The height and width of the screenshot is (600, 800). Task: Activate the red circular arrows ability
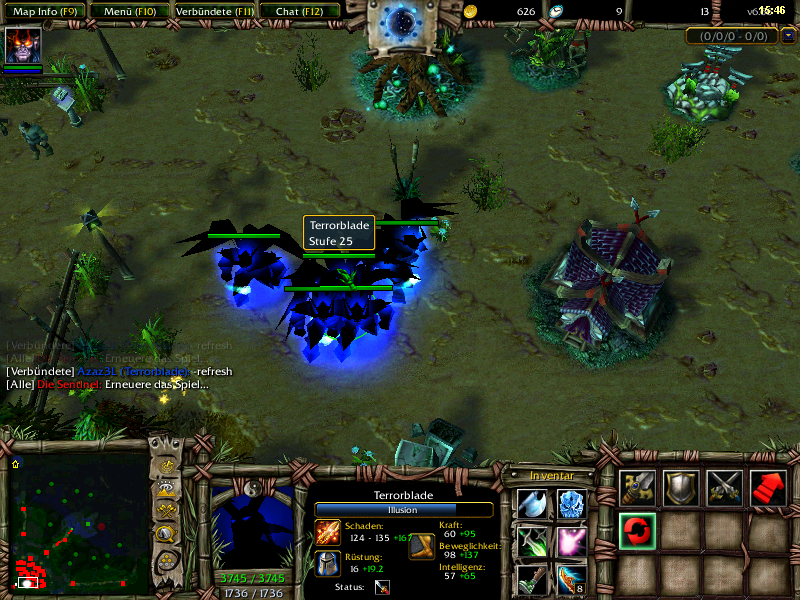tap(637, 531)
